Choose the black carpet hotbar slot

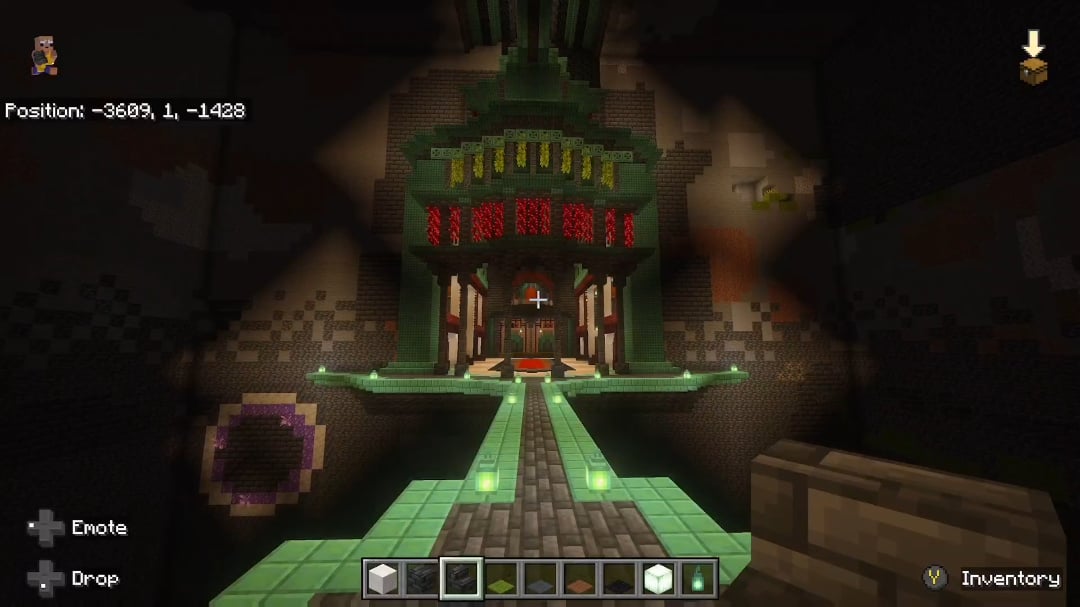618,579
